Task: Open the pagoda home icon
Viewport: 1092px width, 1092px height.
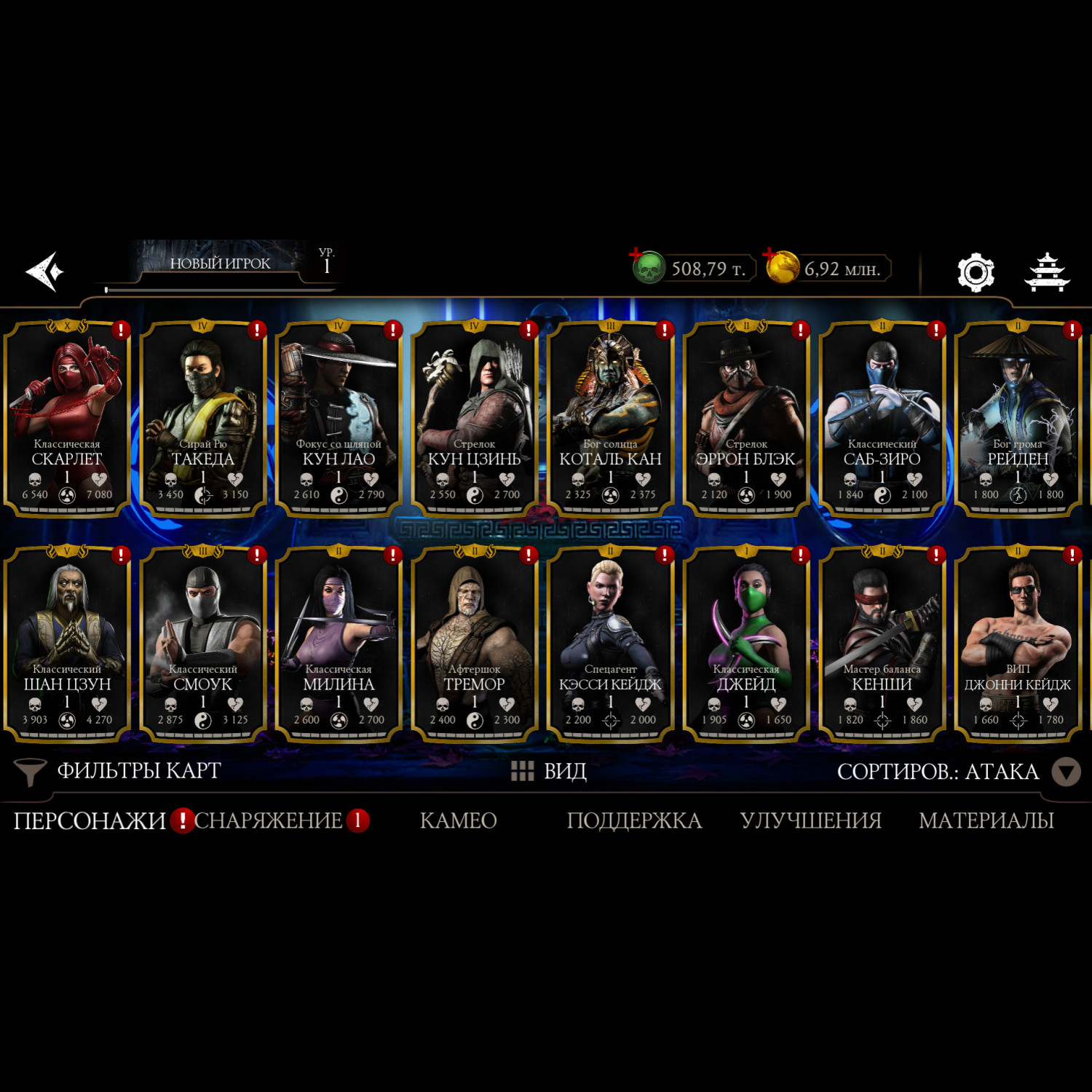Action: [x=1047, y=272]
